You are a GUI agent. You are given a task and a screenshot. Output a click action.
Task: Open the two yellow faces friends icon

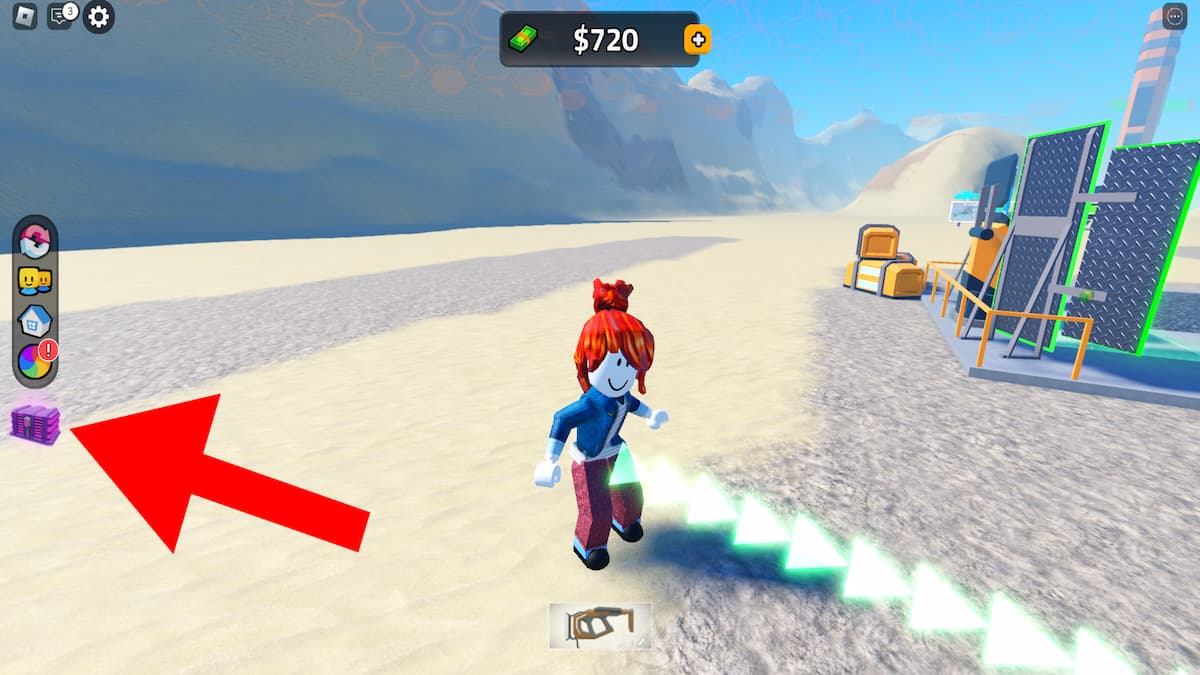[x=35, y=281]
